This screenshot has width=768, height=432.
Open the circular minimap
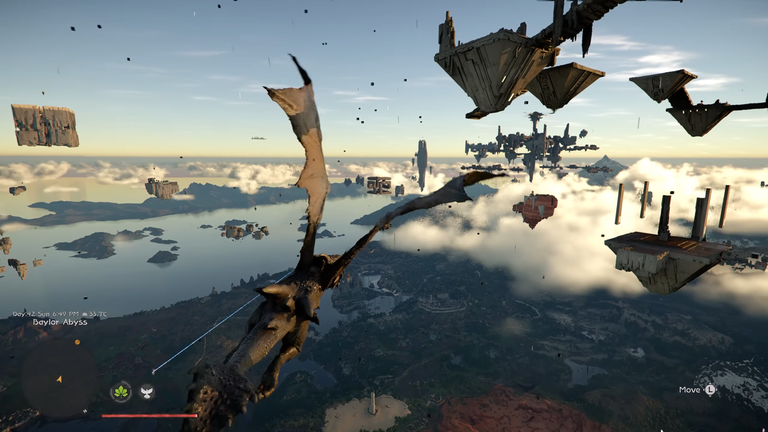click(x=59, y=380)
